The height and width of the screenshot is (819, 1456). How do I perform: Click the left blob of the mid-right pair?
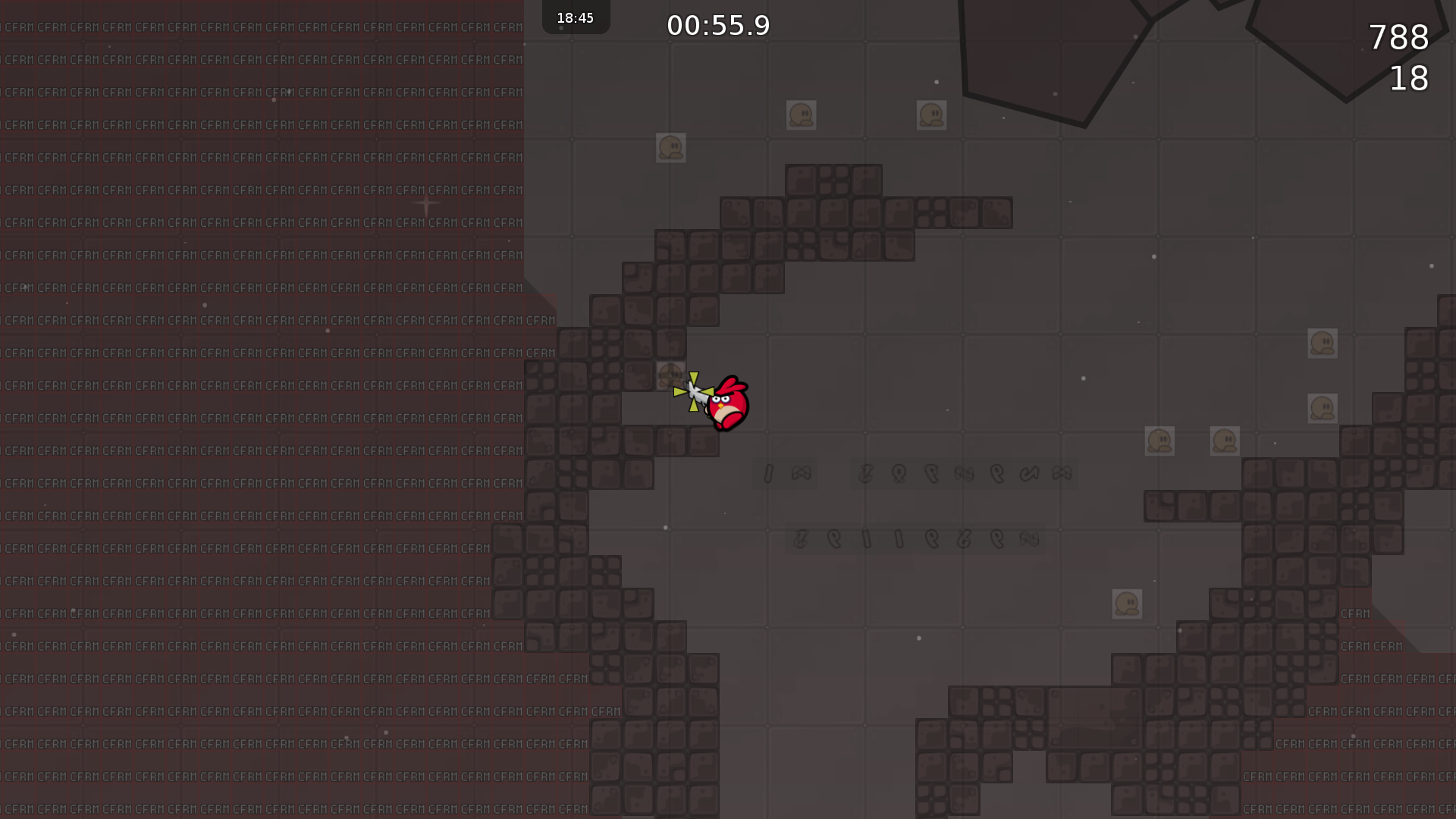tap(1161, 441)
